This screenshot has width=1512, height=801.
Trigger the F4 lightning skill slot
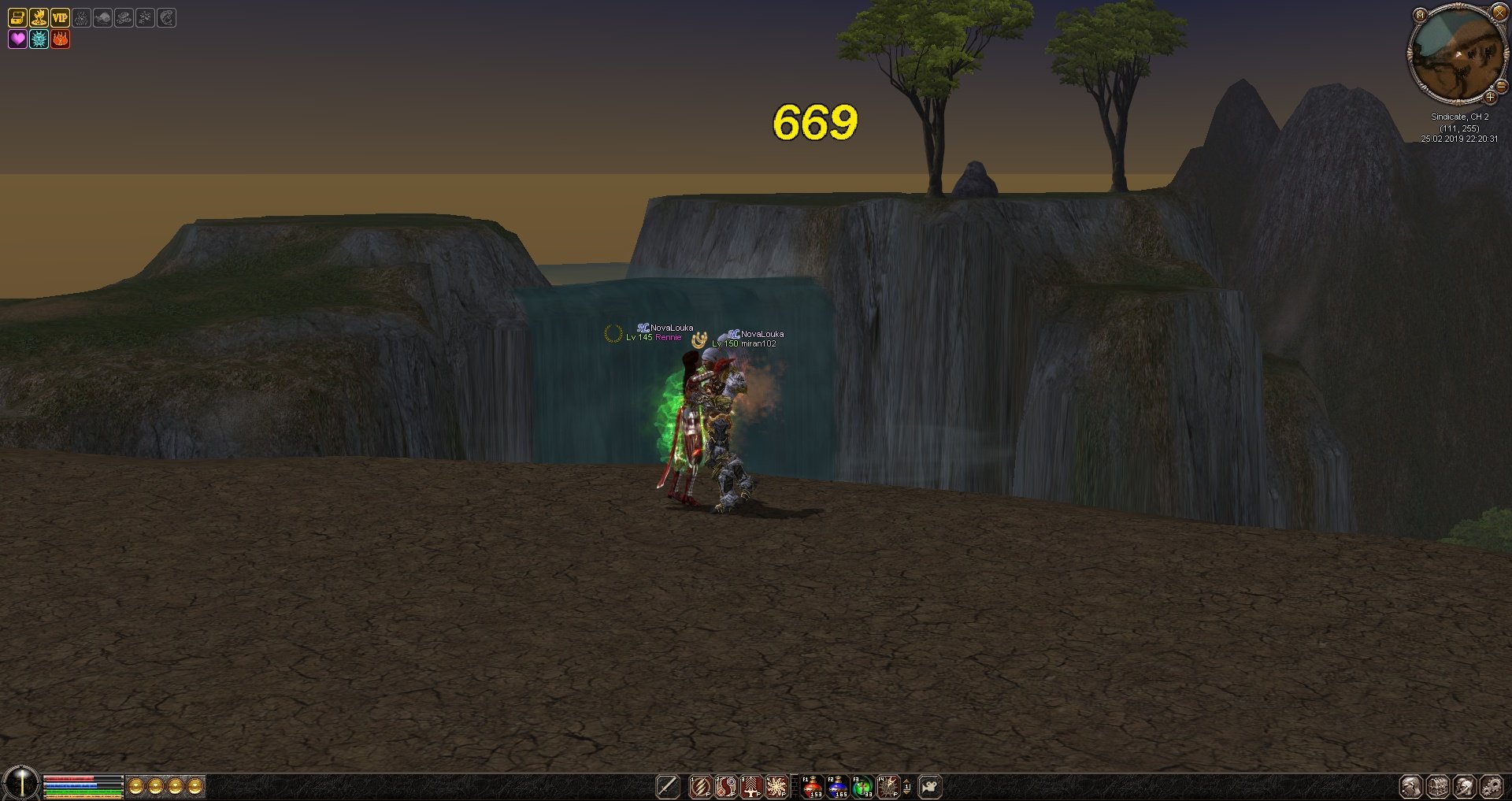click(x=888, y=786)
